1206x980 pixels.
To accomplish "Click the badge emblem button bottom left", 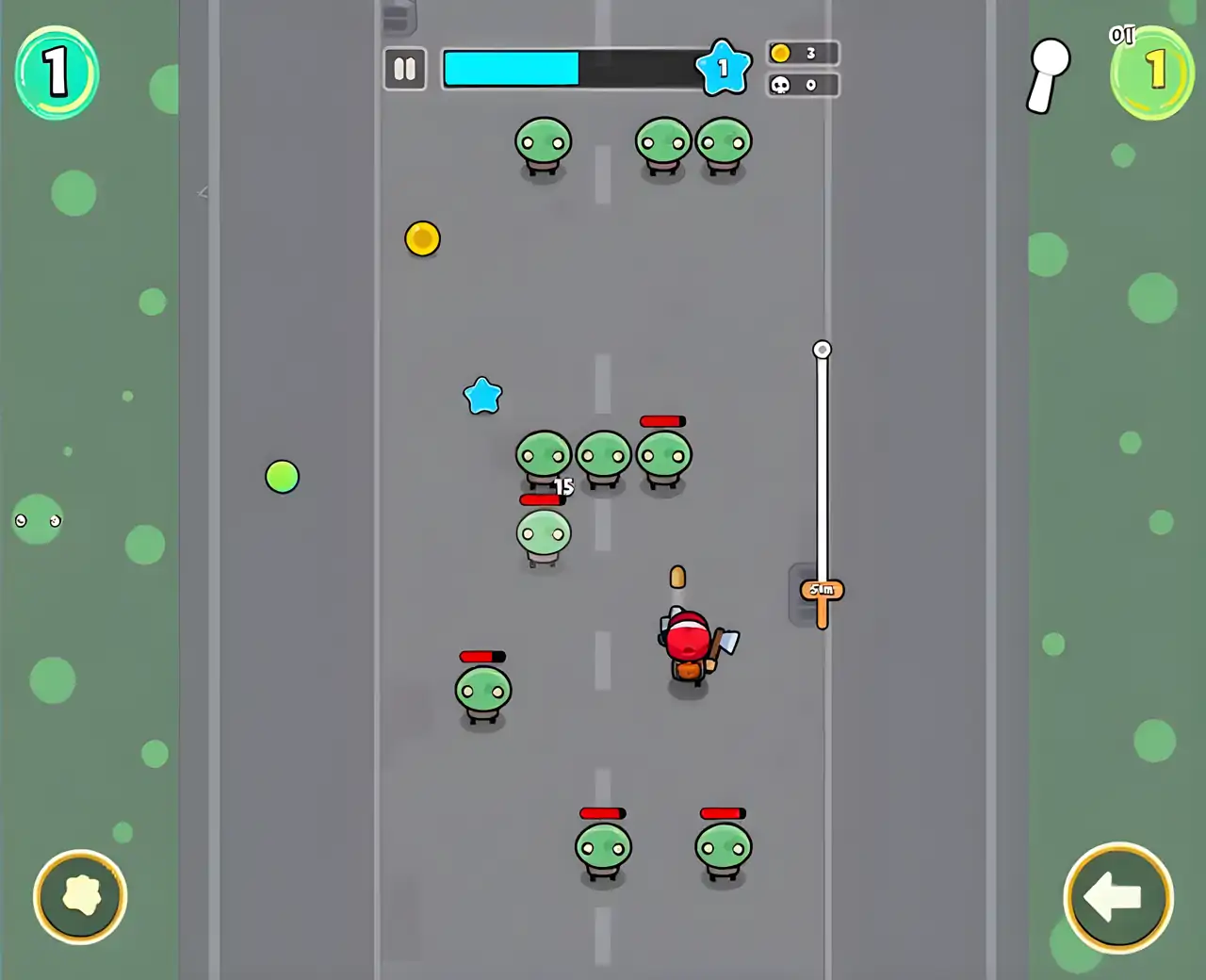I will (81, 896).
